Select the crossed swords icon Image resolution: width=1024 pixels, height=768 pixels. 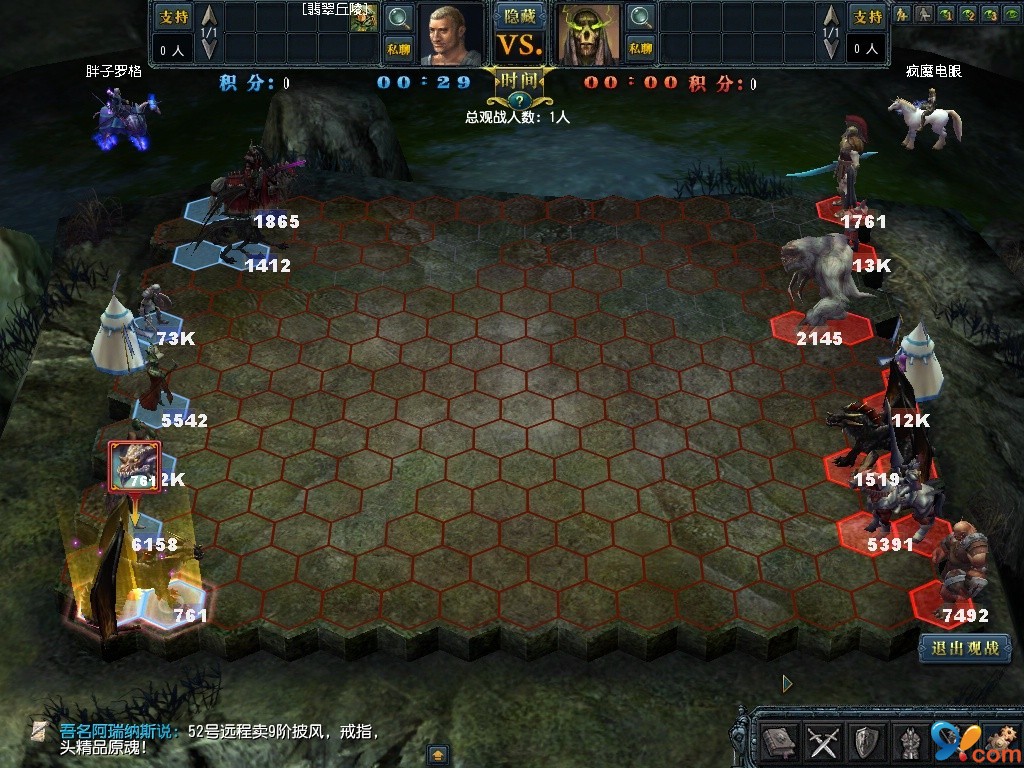pyautogui.click(x=823, y=741)
